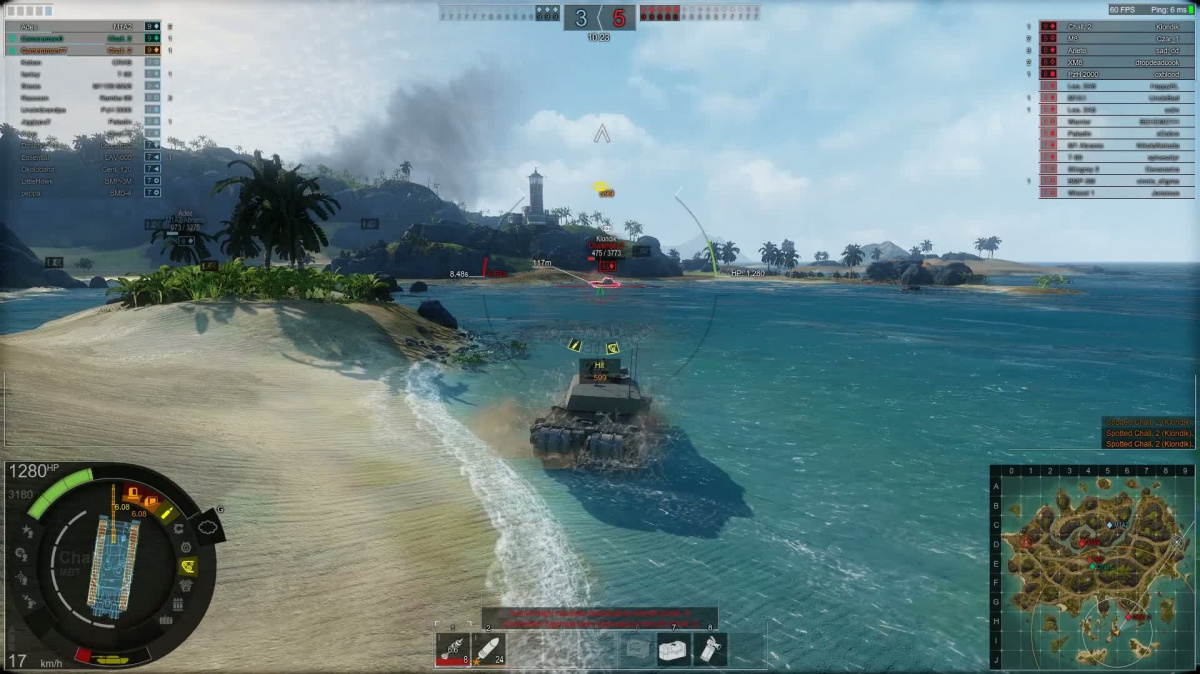Screen dimensions: 1200x674
Task: Activate the smoke cloud ability icon
Action: (x=208, y=525)
